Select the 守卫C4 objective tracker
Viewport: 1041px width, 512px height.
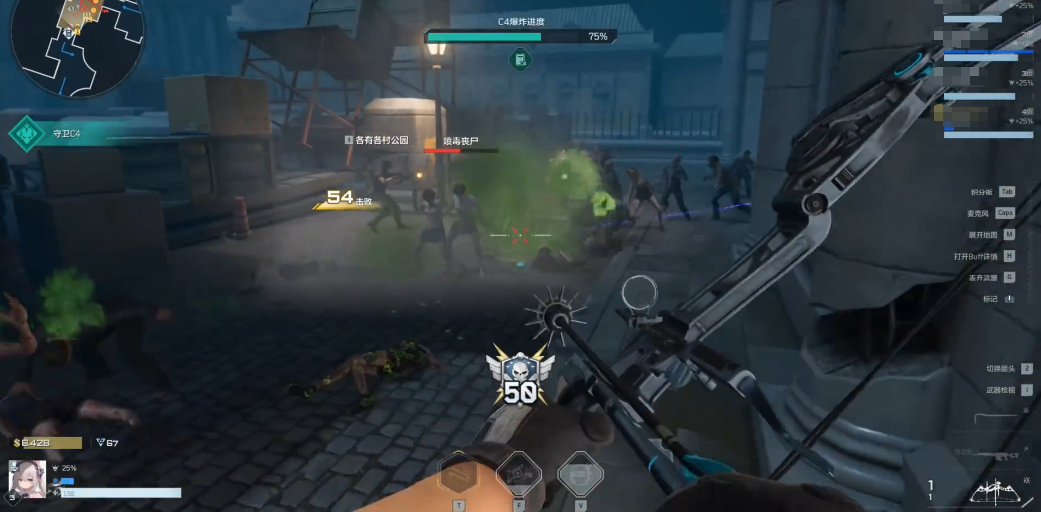pyautogui.click(x=60, y=134)
